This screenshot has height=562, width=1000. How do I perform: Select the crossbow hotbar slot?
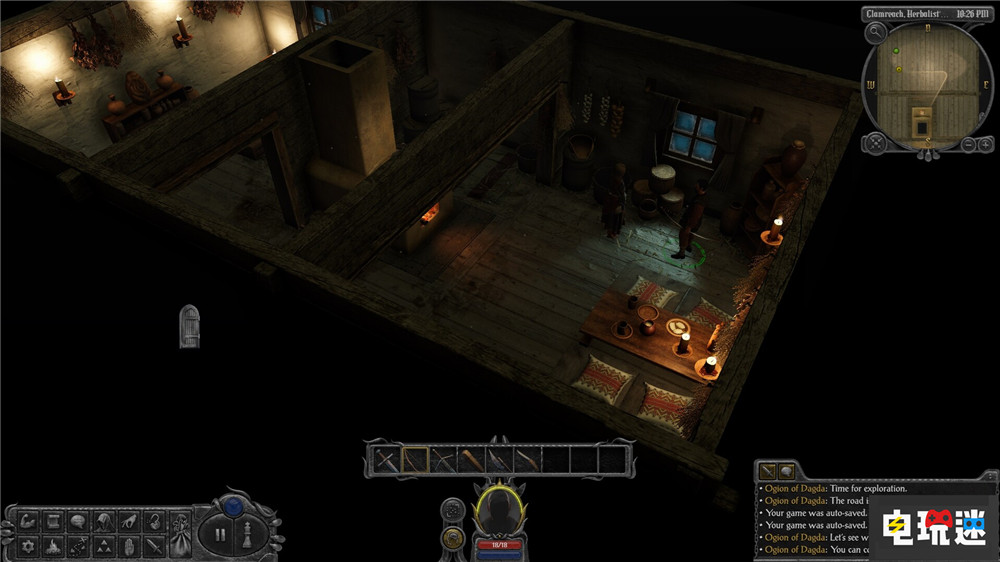[442, 460]
